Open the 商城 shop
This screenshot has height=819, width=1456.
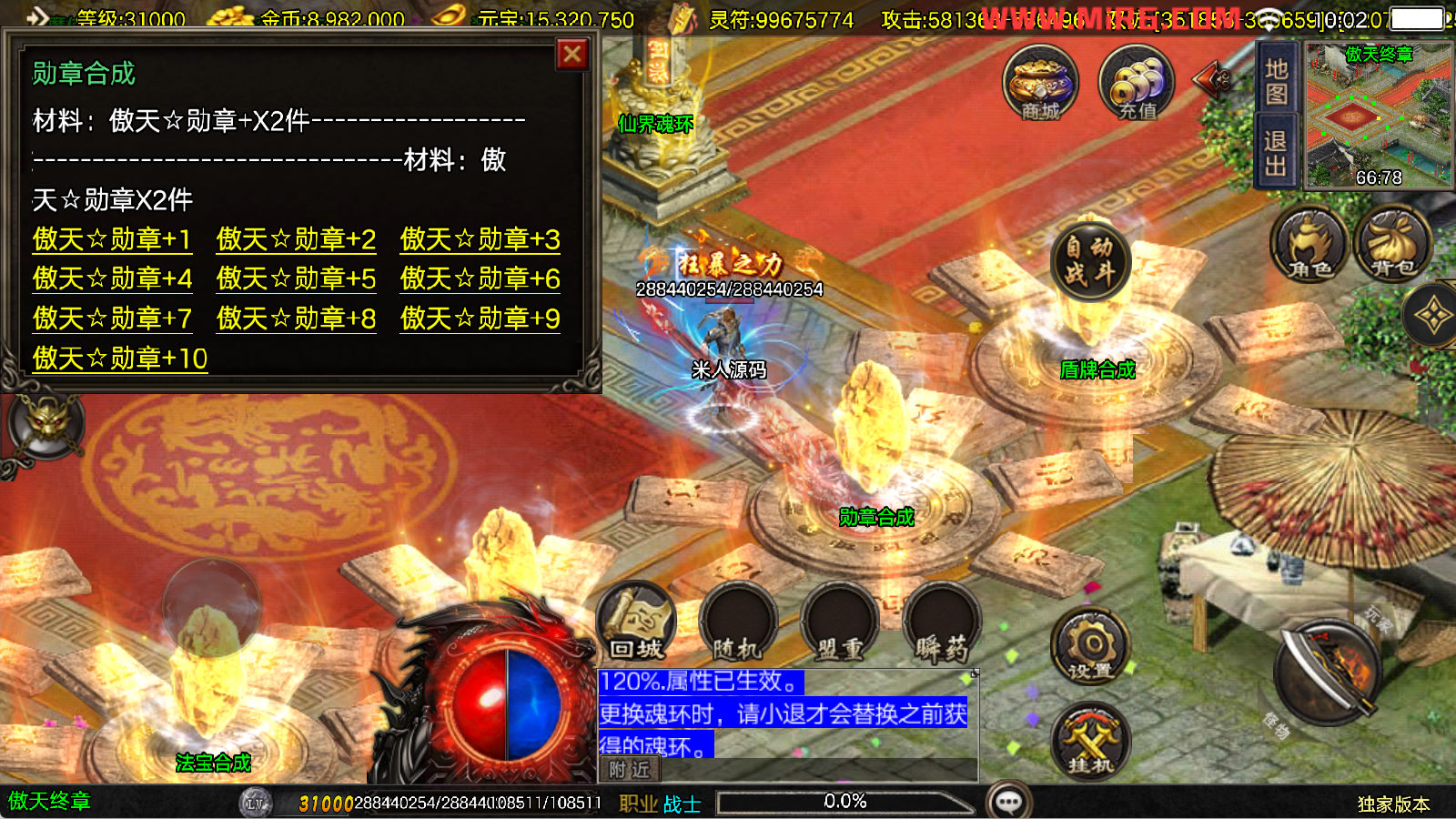coord(1040,83)
